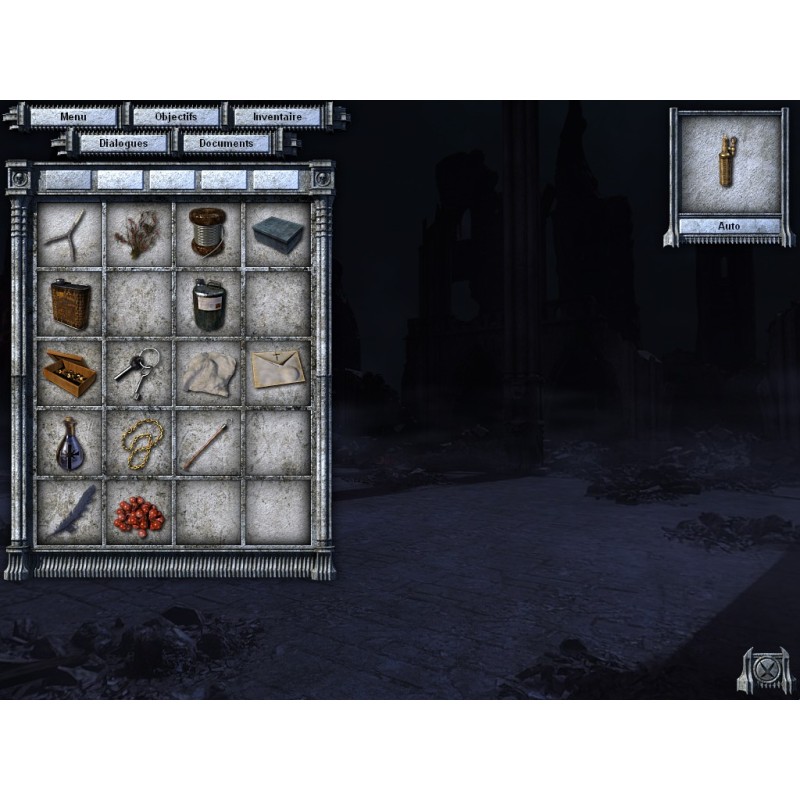Click the Auto button
The height and width of the screenshot is (800, 800).
(729, 226)
